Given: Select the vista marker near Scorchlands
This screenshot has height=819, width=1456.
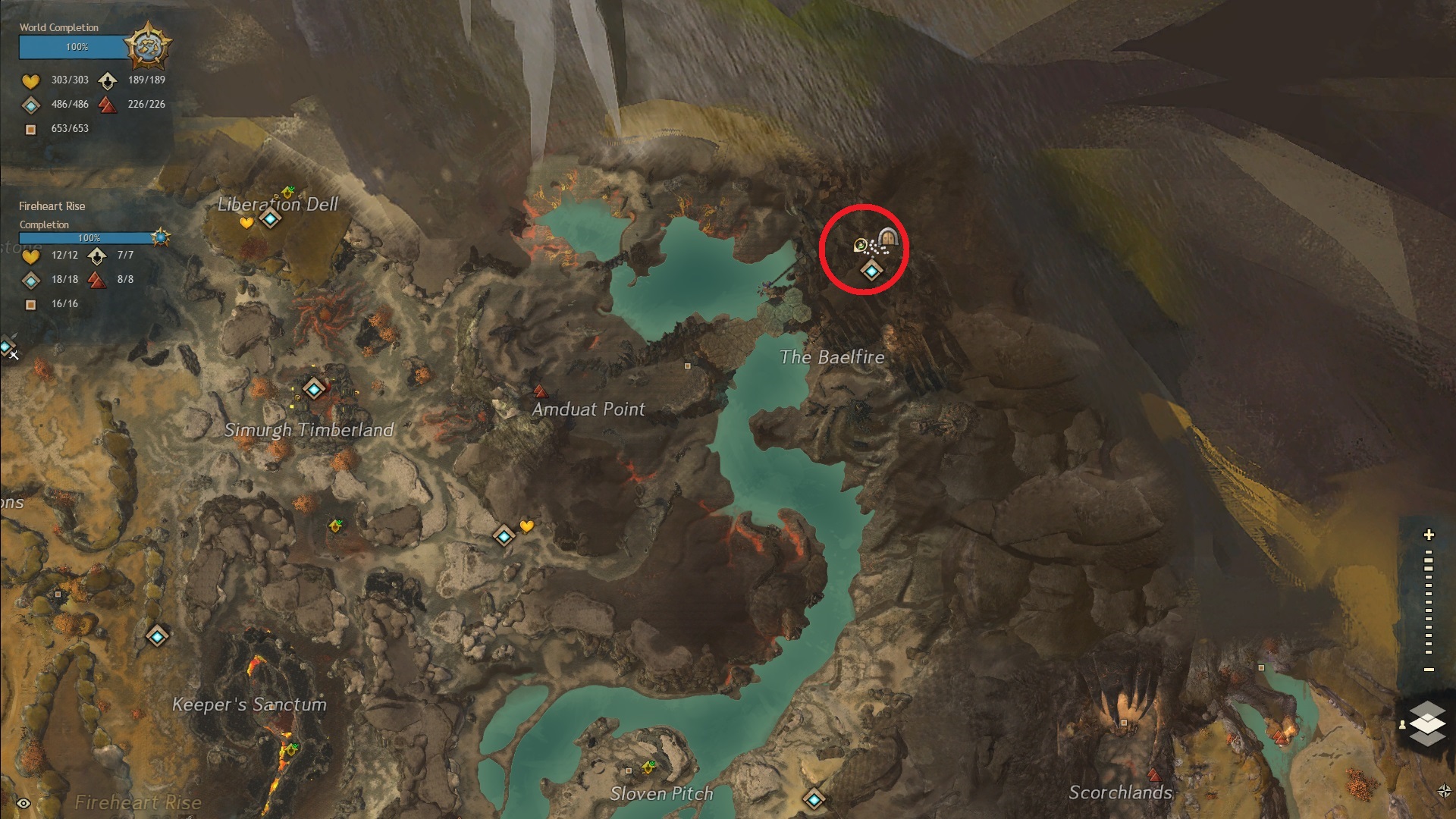Looking at the screenshot, I should pyautogui.click(x=1153, y=775).
